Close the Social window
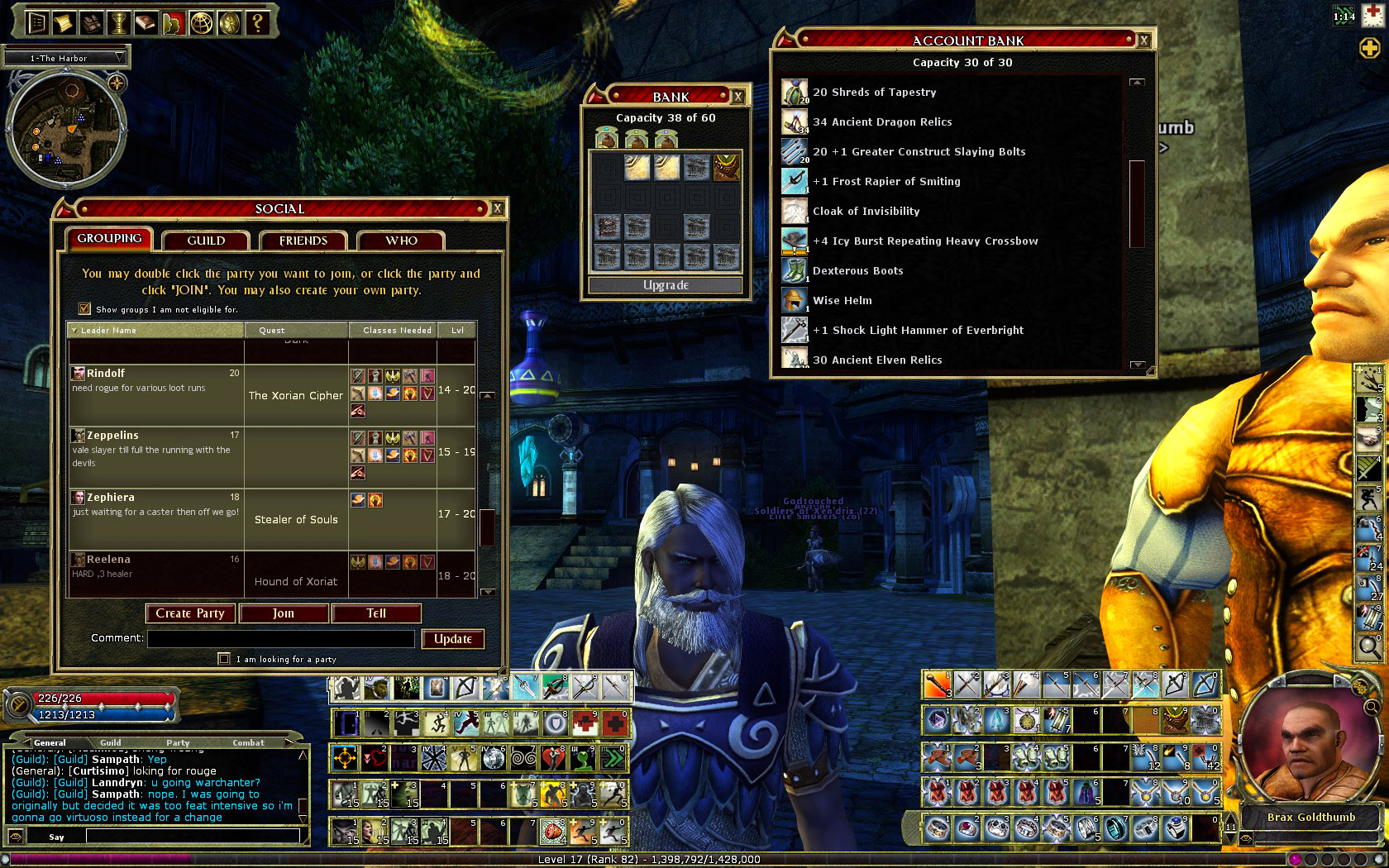The width and height of the screenshot is (1389, 868). (x=497, y=208)
